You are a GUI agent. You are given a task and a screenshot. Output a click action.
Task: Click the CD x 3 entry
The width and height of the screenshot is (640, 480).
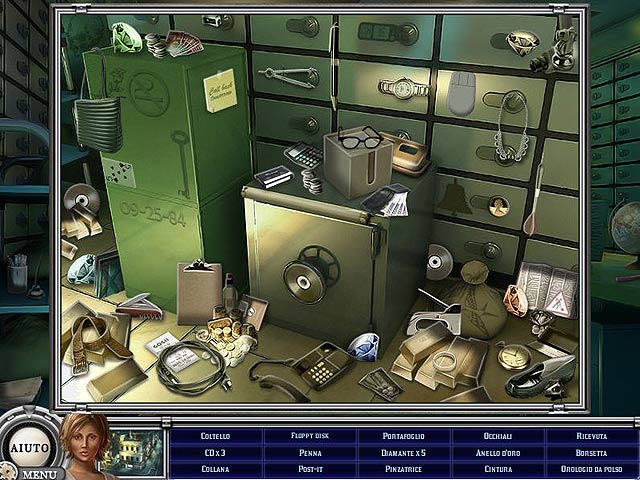tap(215, 452)
